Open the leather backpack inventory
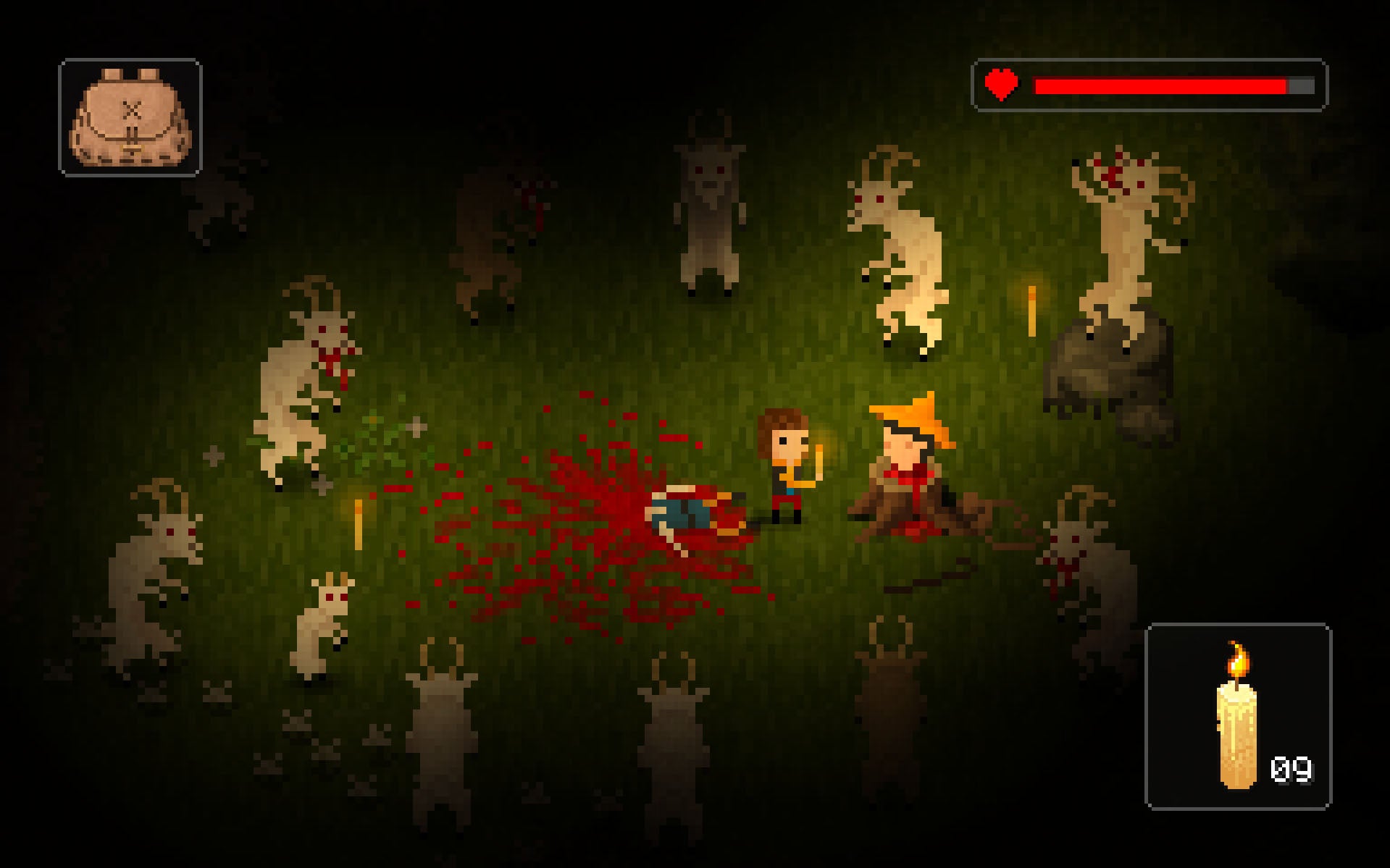This screenshot has width=1390, height=868. [130, 118]
